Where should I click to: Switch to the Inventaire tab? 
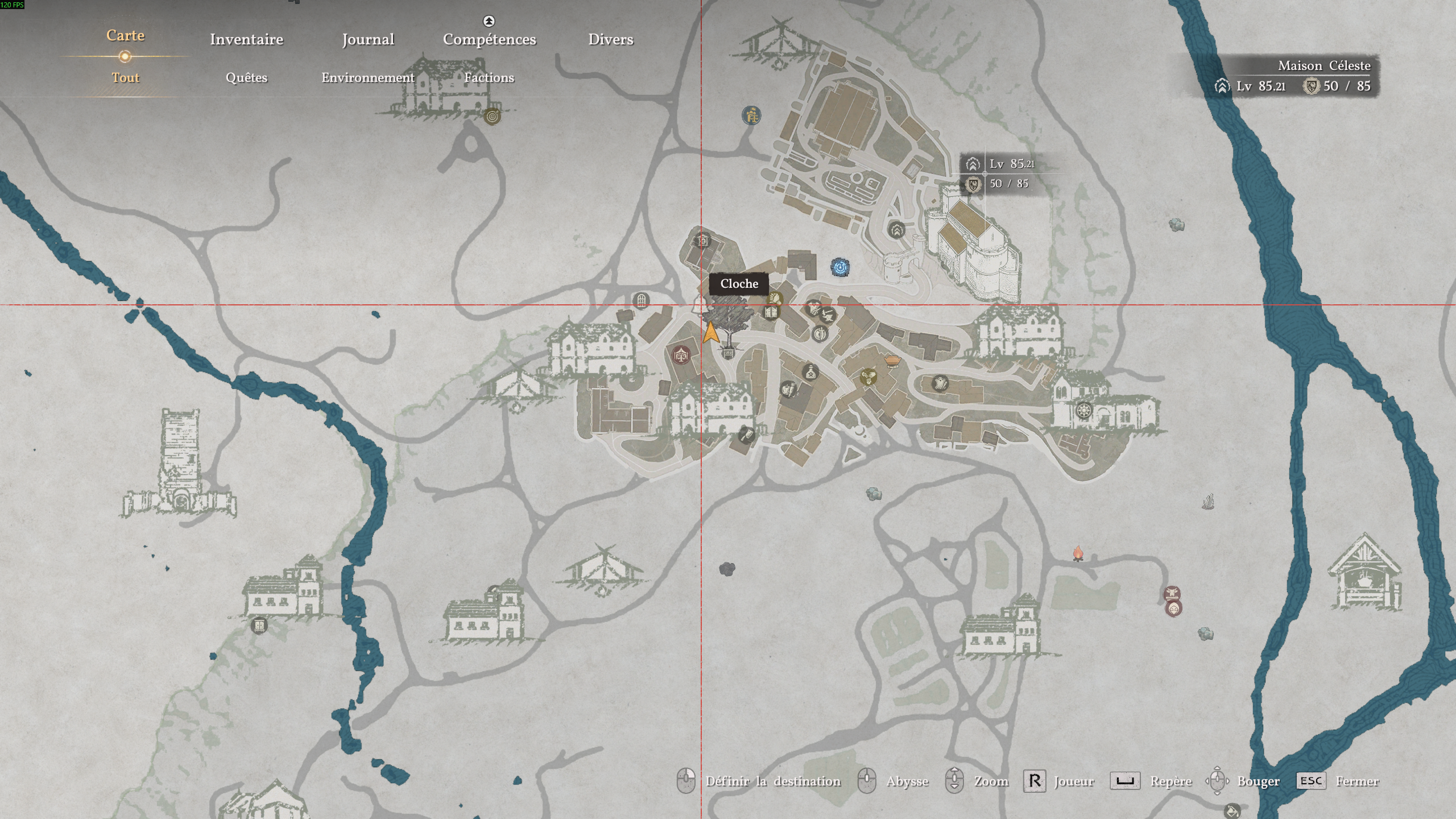pos(246,39)
